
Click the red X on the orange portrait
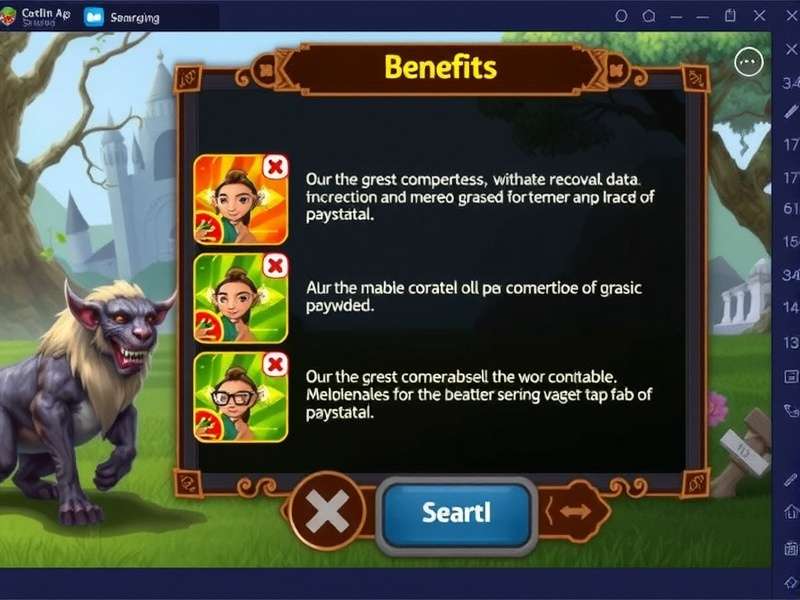click(x=274, y=166)
